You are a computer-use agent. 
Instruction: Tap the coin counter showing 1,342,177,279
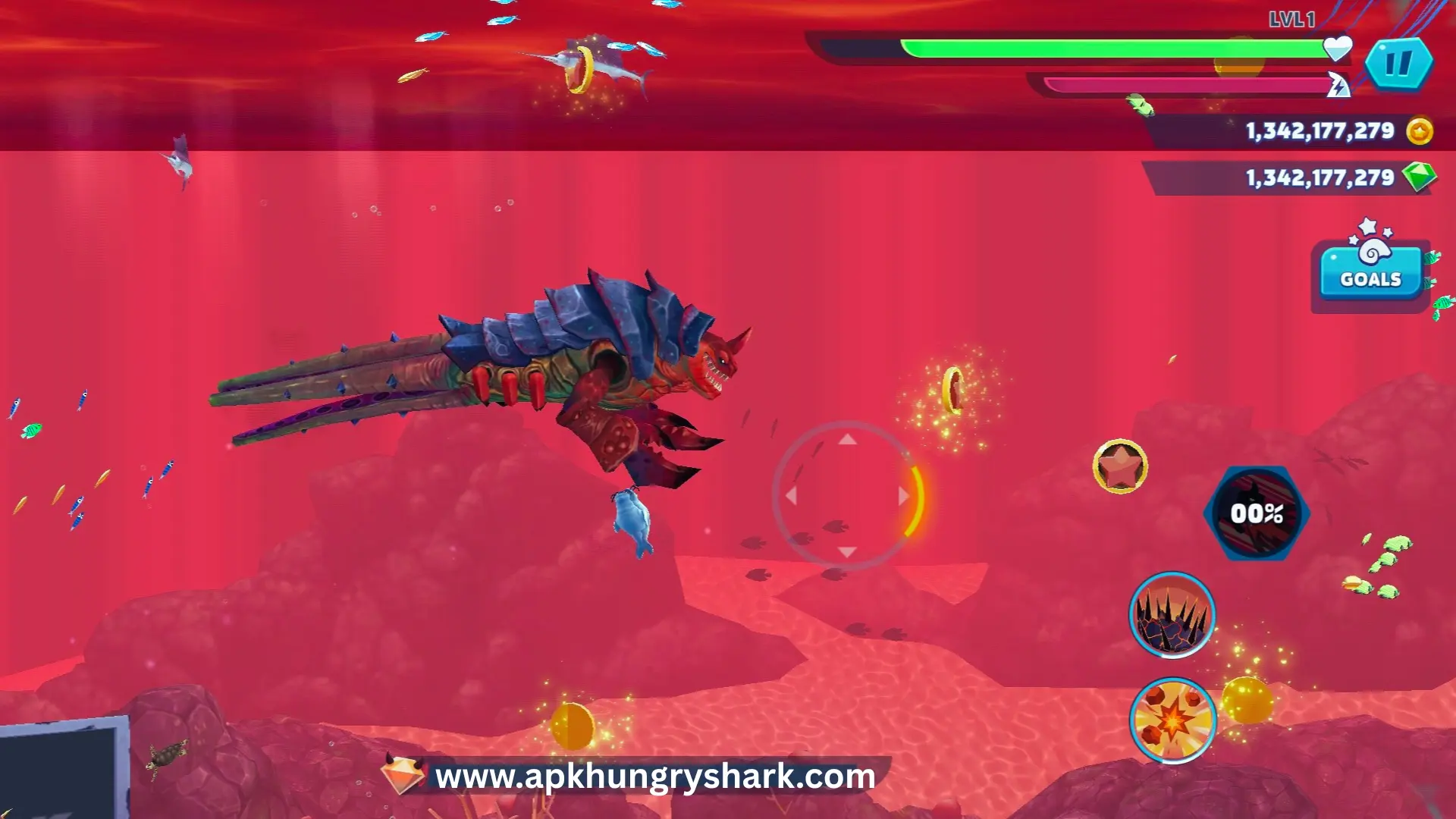pyautogui.click(x=1319, y=130)
